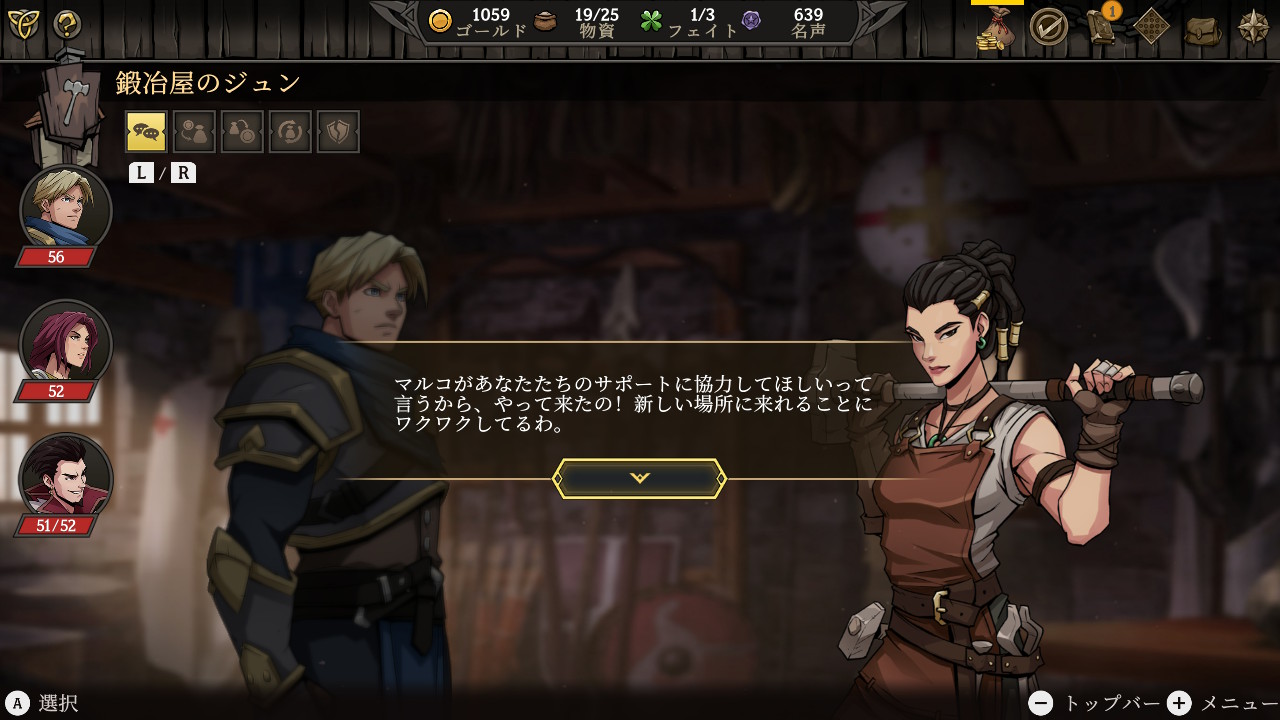Open the satchel inventory bag
Viewport: 1280px width, 720px height.
pos(1203,29)
